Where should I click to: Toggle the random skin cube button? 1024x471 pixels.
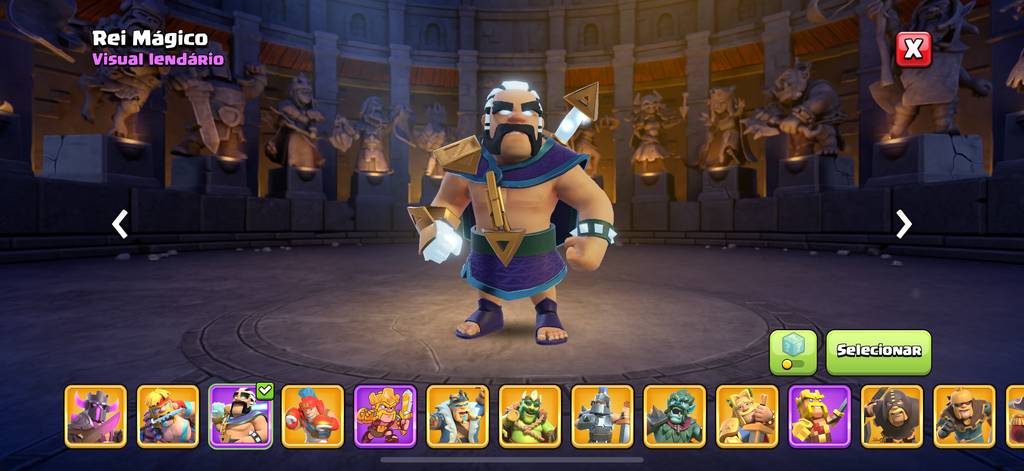click(x=793, y=352)
